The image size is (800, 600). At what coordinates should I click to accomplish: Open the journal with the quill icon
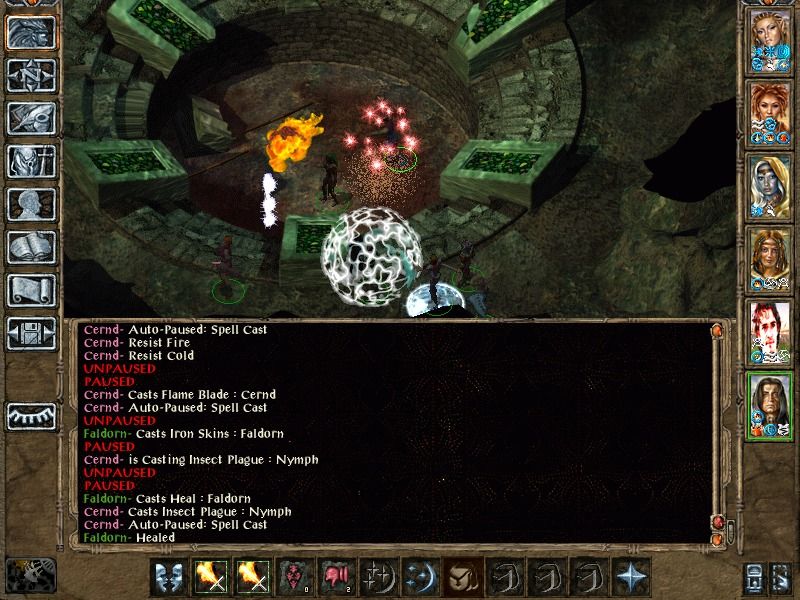[x=32, y=117]
